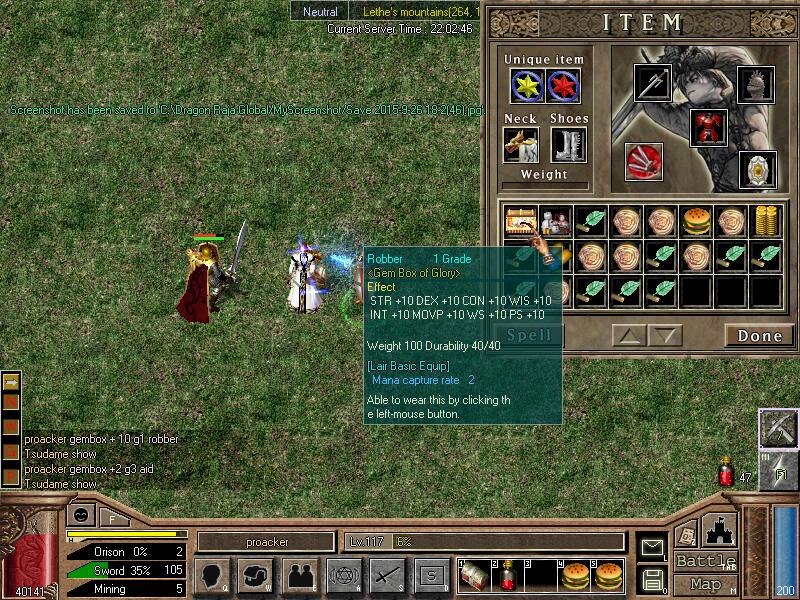Toggle Battle mode button
Viewport: 800px width, 600px height.
tap(706, 560)
